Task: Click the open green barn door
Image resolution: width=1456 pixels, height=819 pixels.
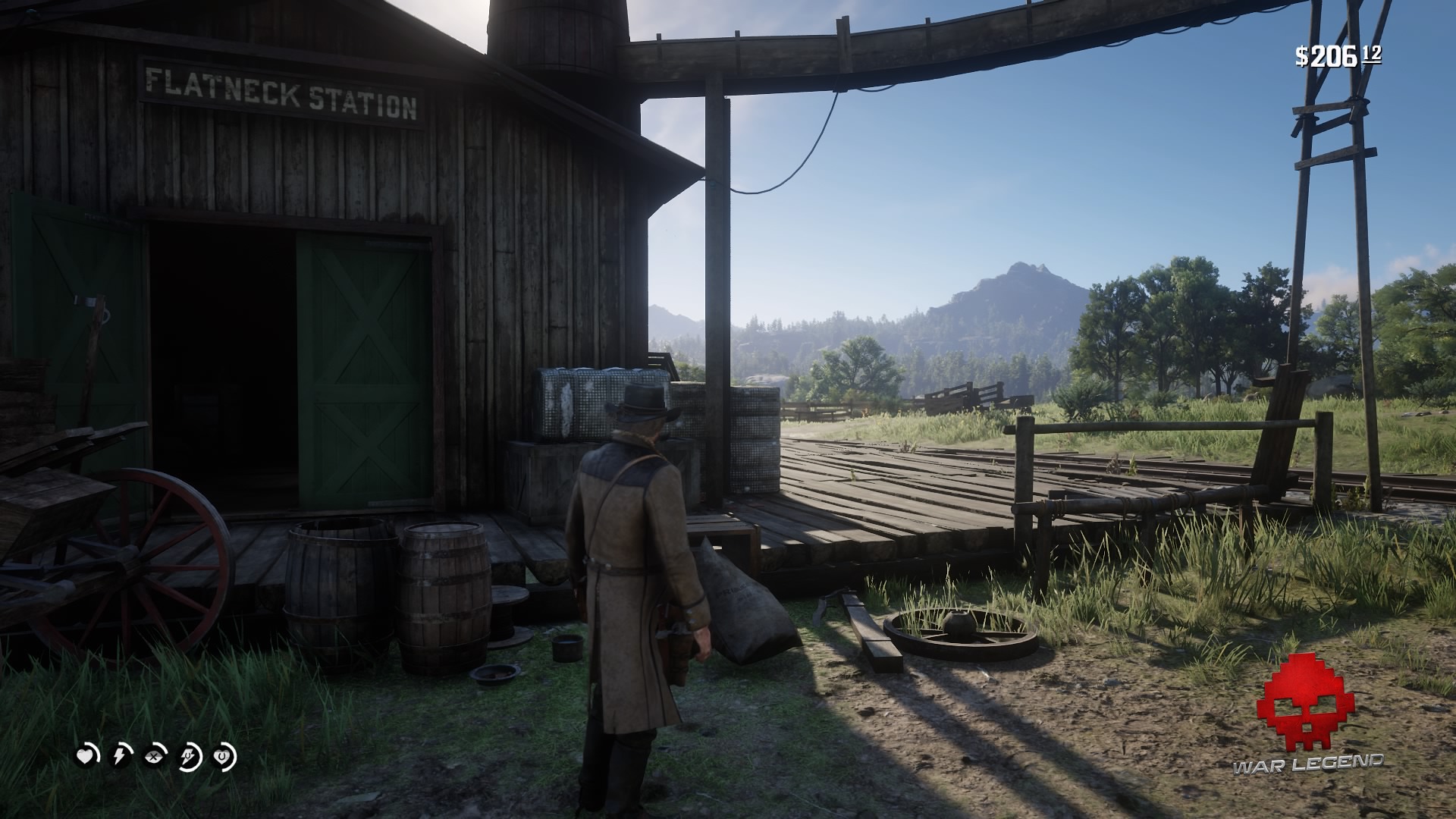Action: 364,364
